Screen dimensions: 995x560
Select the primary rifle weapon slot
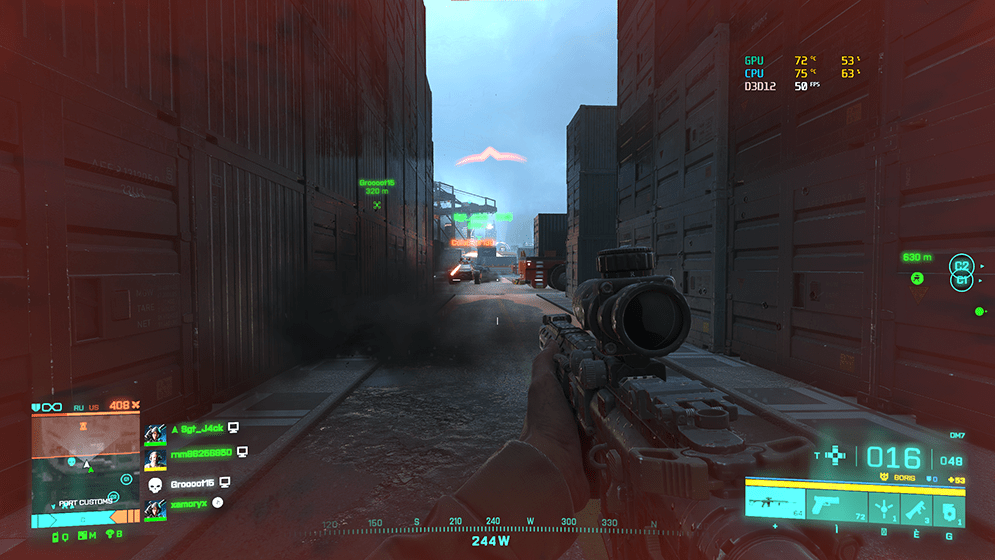pos(773,501)
